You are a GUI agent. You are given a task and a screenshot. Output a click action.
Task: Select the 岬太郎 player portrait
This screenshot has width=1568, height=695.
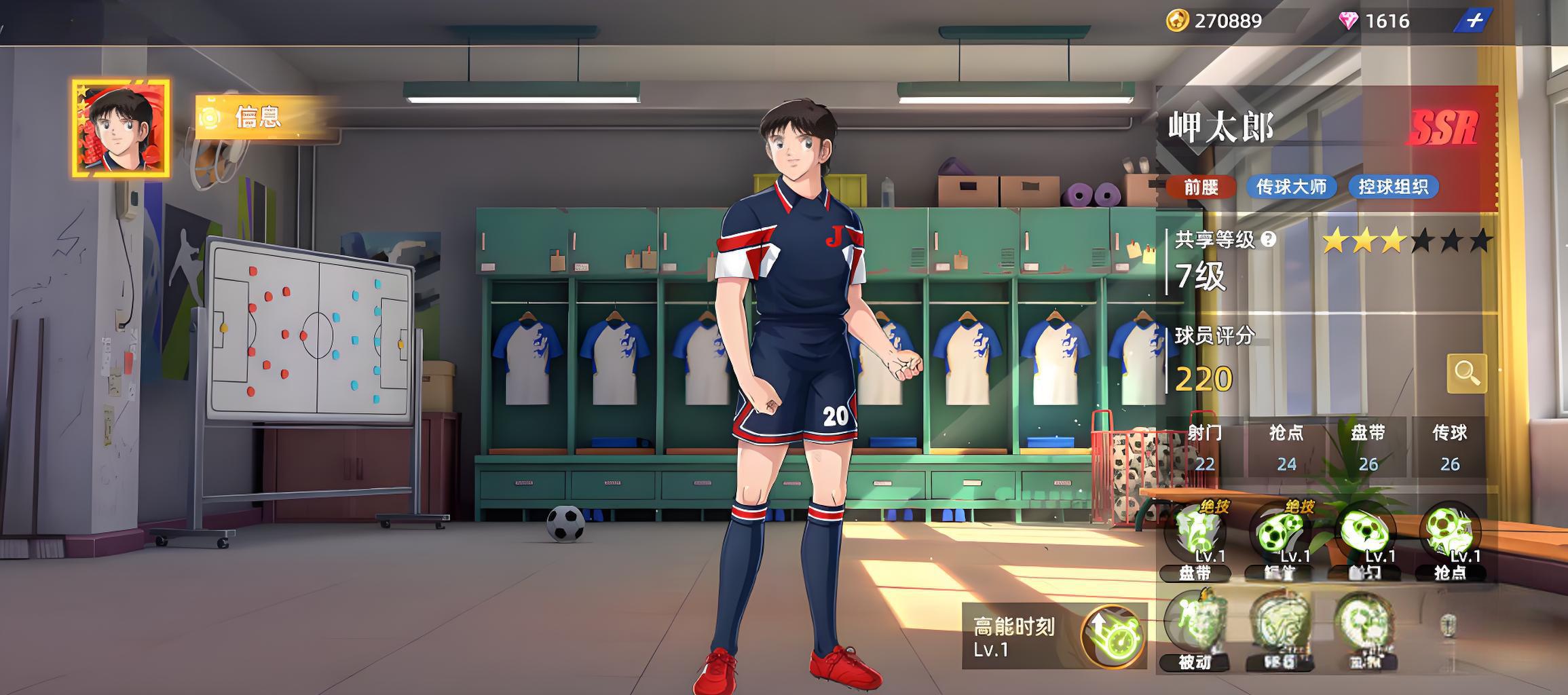(121, 129)
